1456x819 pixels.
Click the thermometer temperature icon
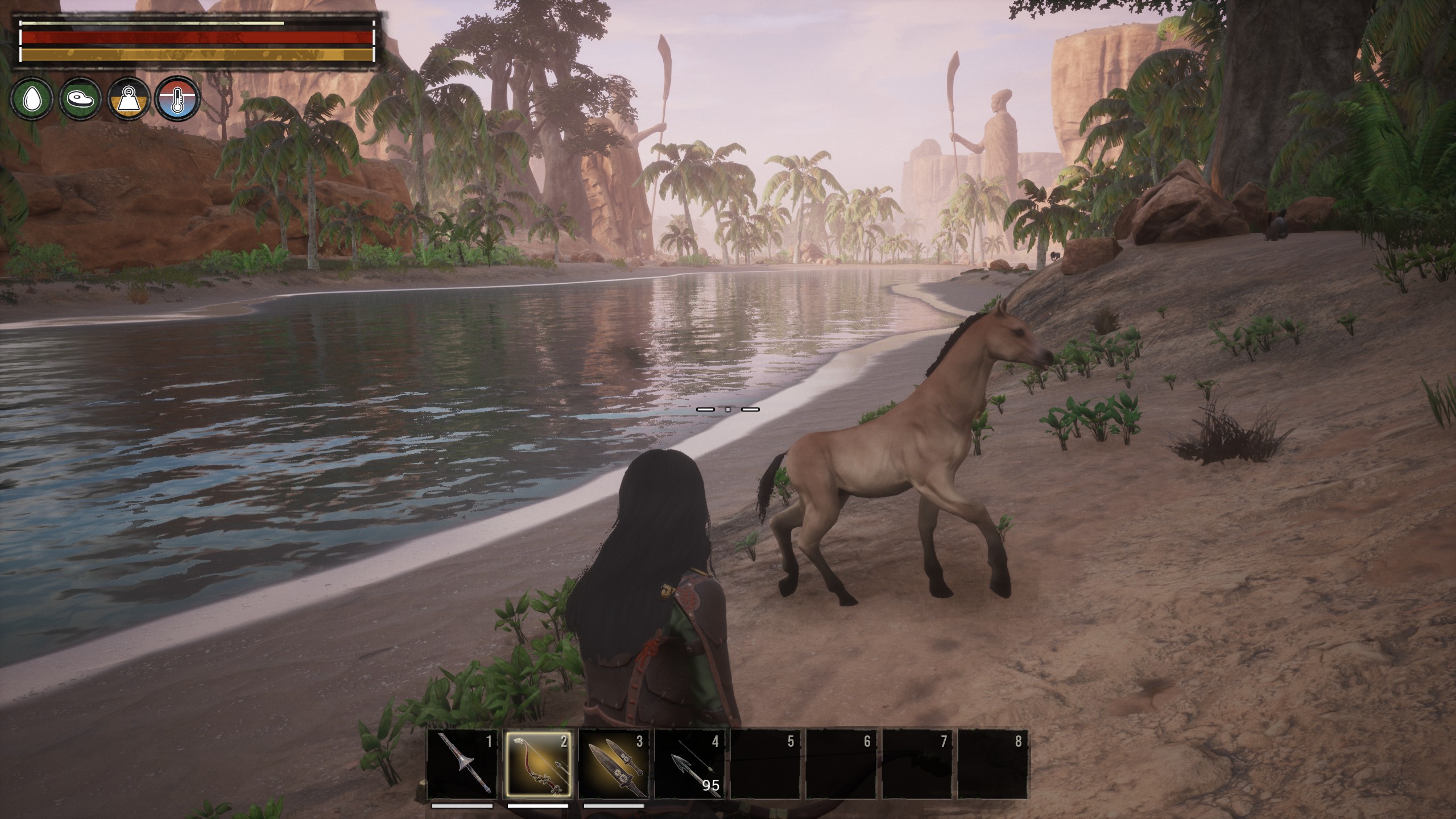click(x=178, y=100)
